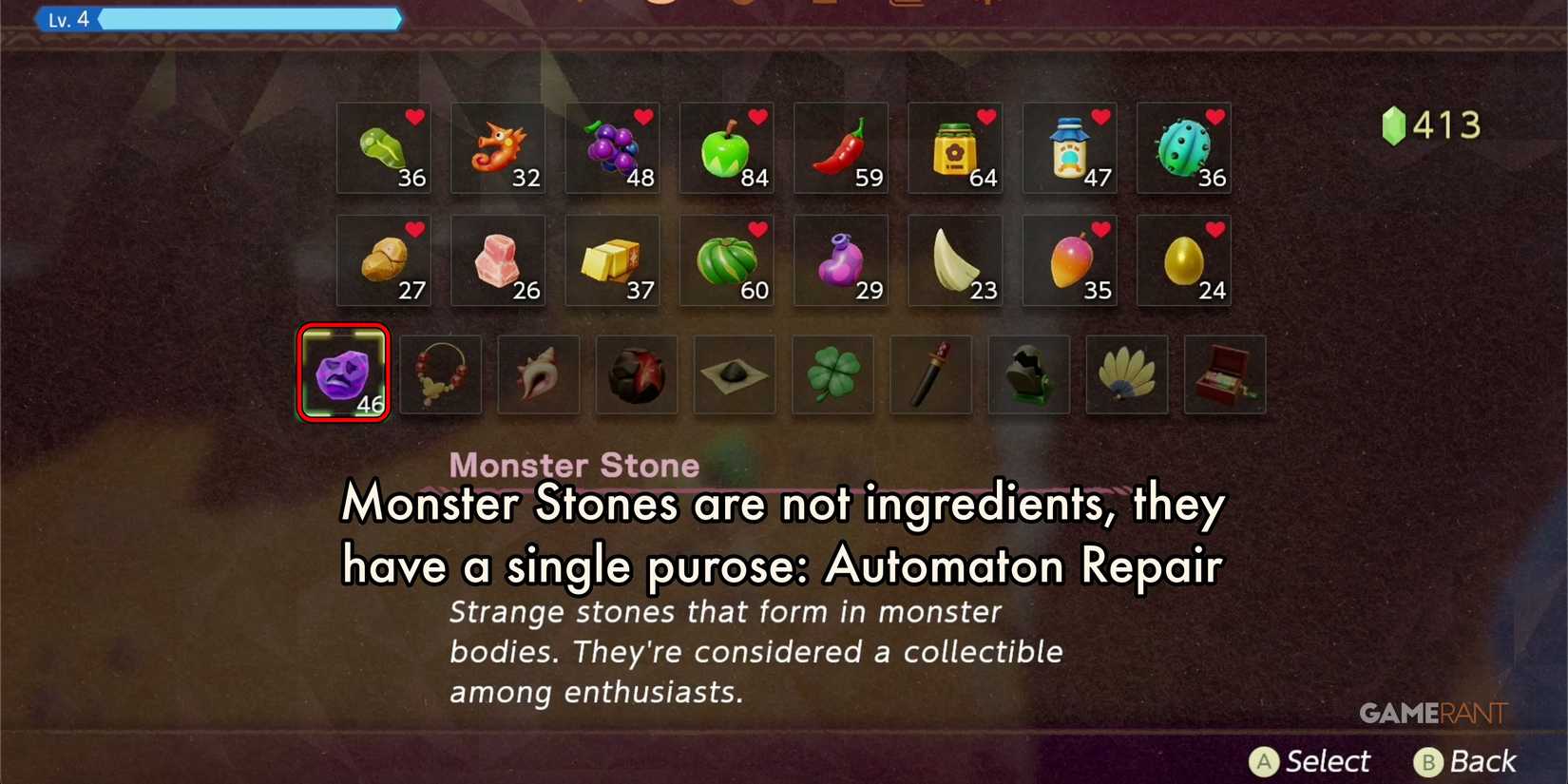Select the red chili pepper

(841, 148)
